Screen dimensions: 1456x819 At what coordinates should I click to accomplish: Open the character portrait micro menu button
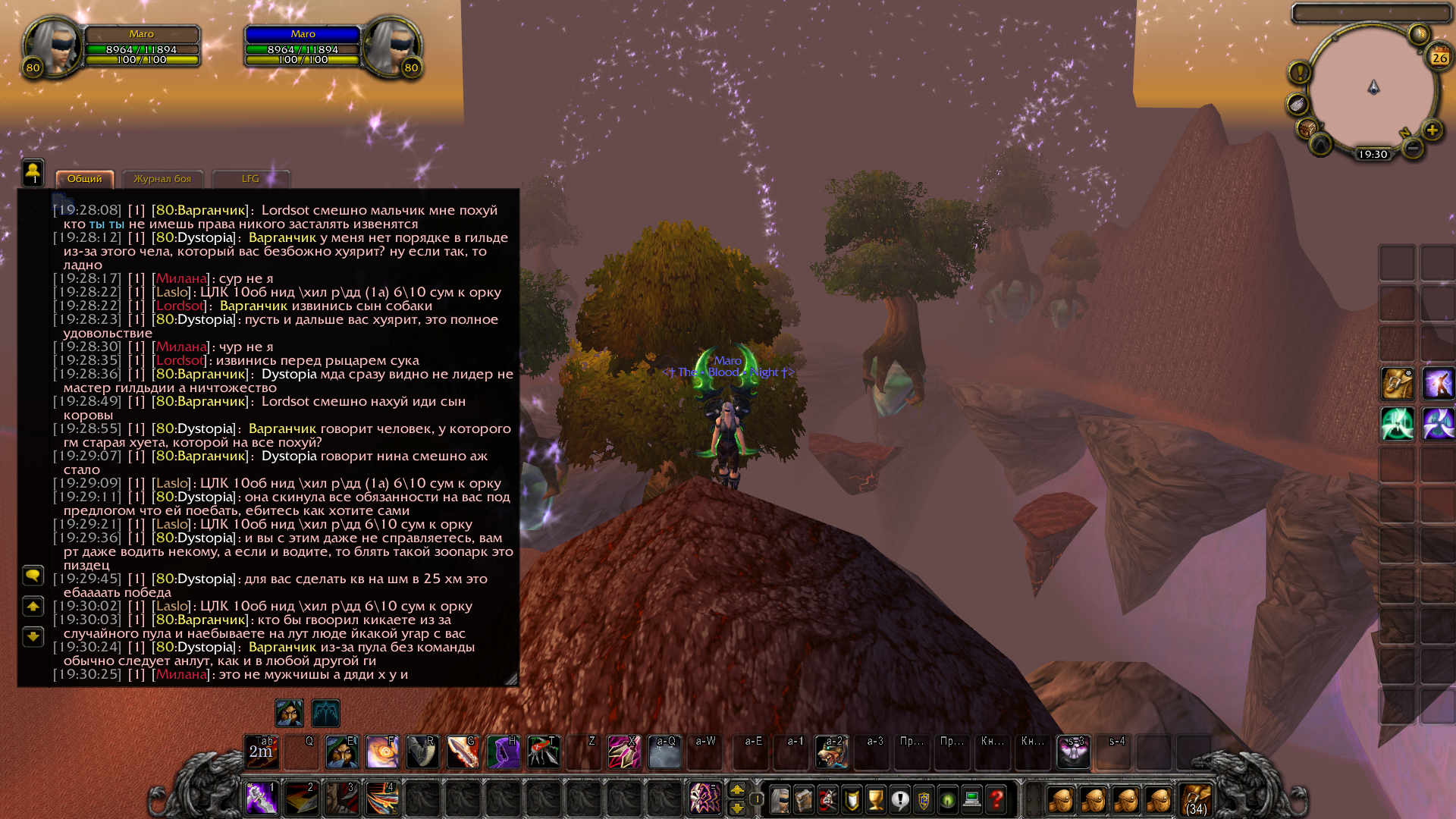coord(779,799)
